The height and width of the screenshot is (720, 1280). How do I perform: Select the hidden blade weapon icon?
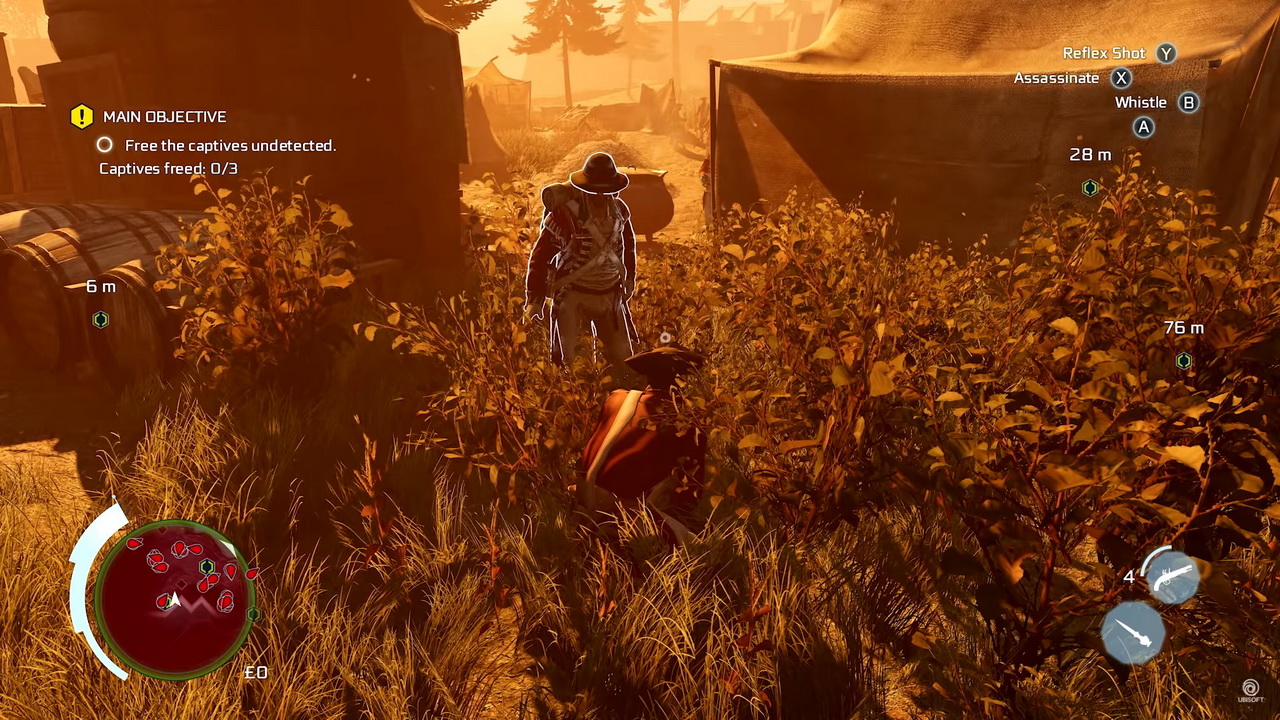click(x=1133, y=632)
